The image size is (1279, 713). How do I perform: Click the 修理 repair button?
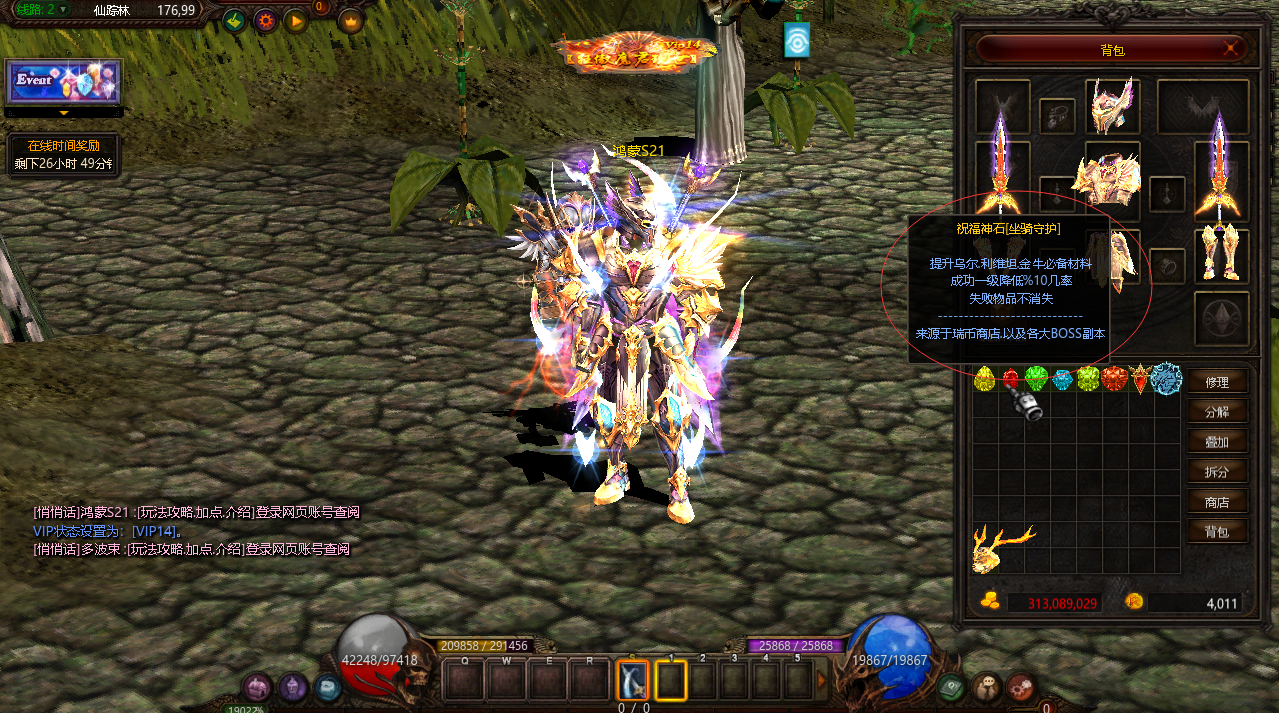(x=1217, y=381)
